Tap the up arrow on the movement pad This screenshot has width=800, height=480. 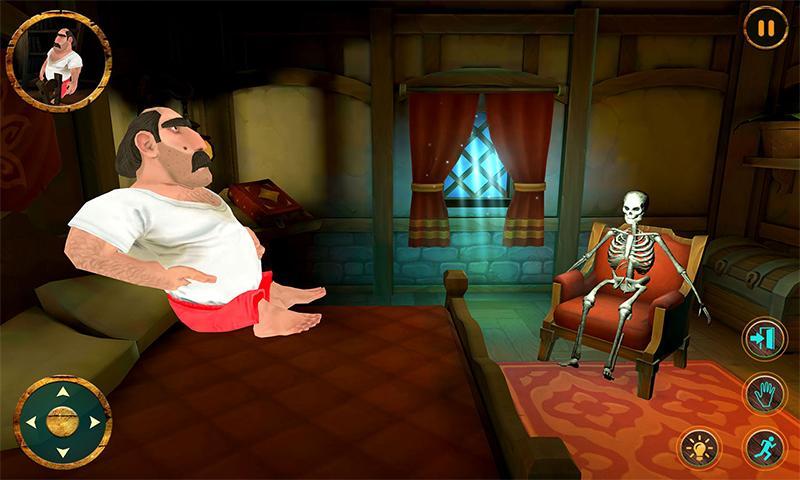pos(62,391)
